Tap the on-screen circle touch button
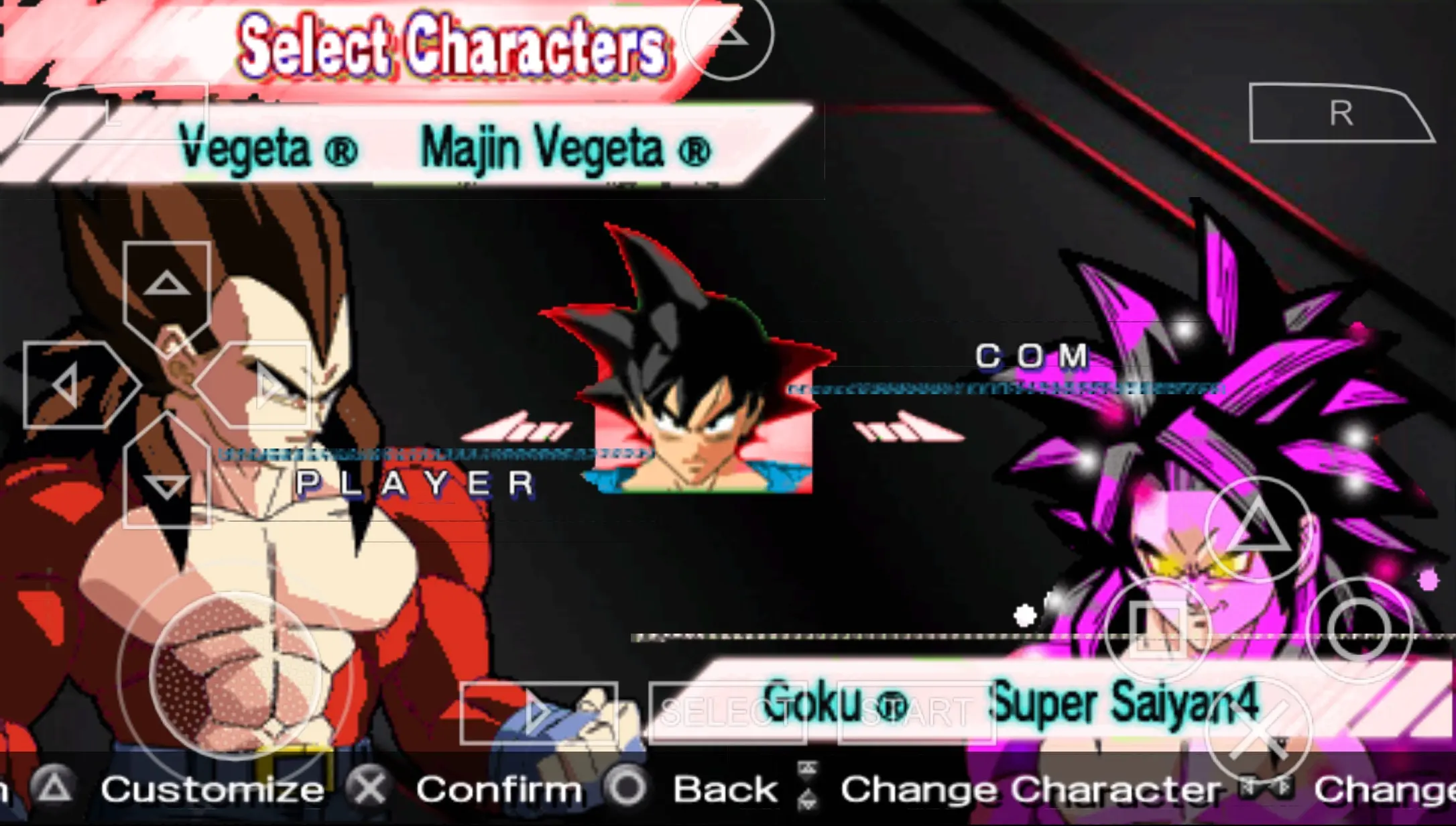The height and width of the screenshot is (826, 1456). [1359, 630]
